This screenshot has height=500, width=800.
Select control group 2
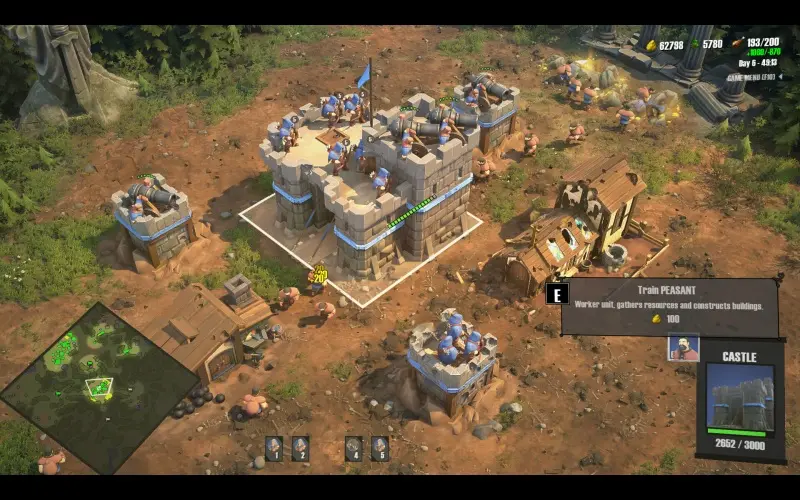tap(300, 449)
